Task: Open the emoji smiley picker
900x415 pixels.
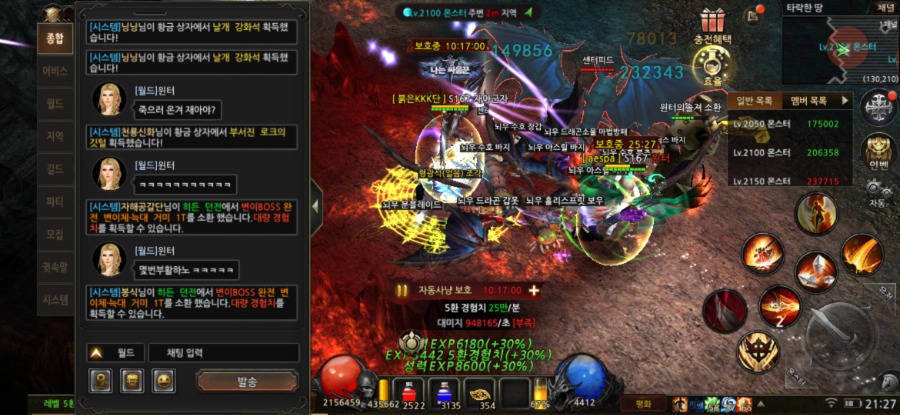Action: pyautogui.click(x=164, y=381)
